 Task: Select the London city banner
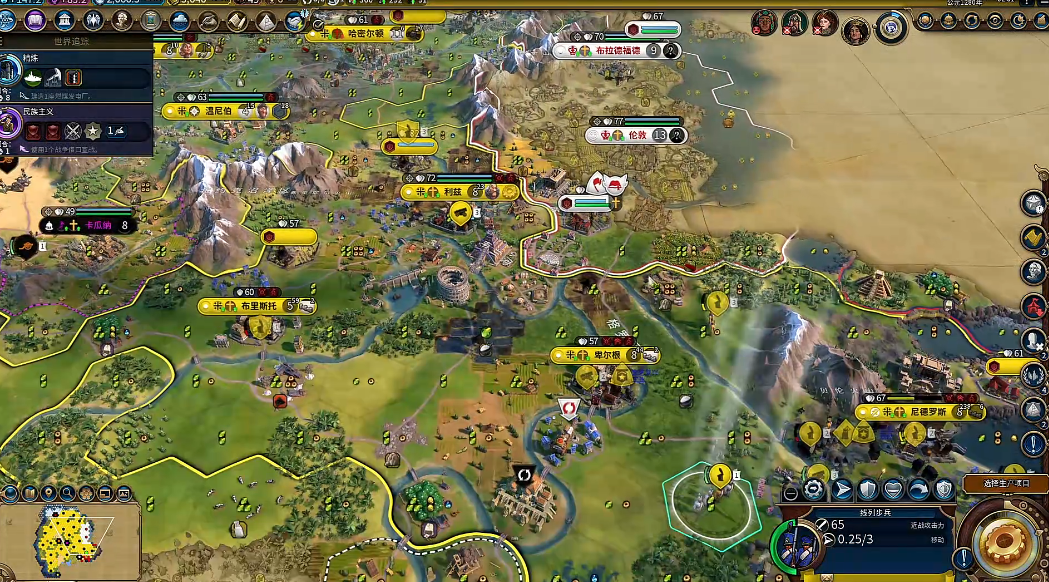[x=637, y=135]
